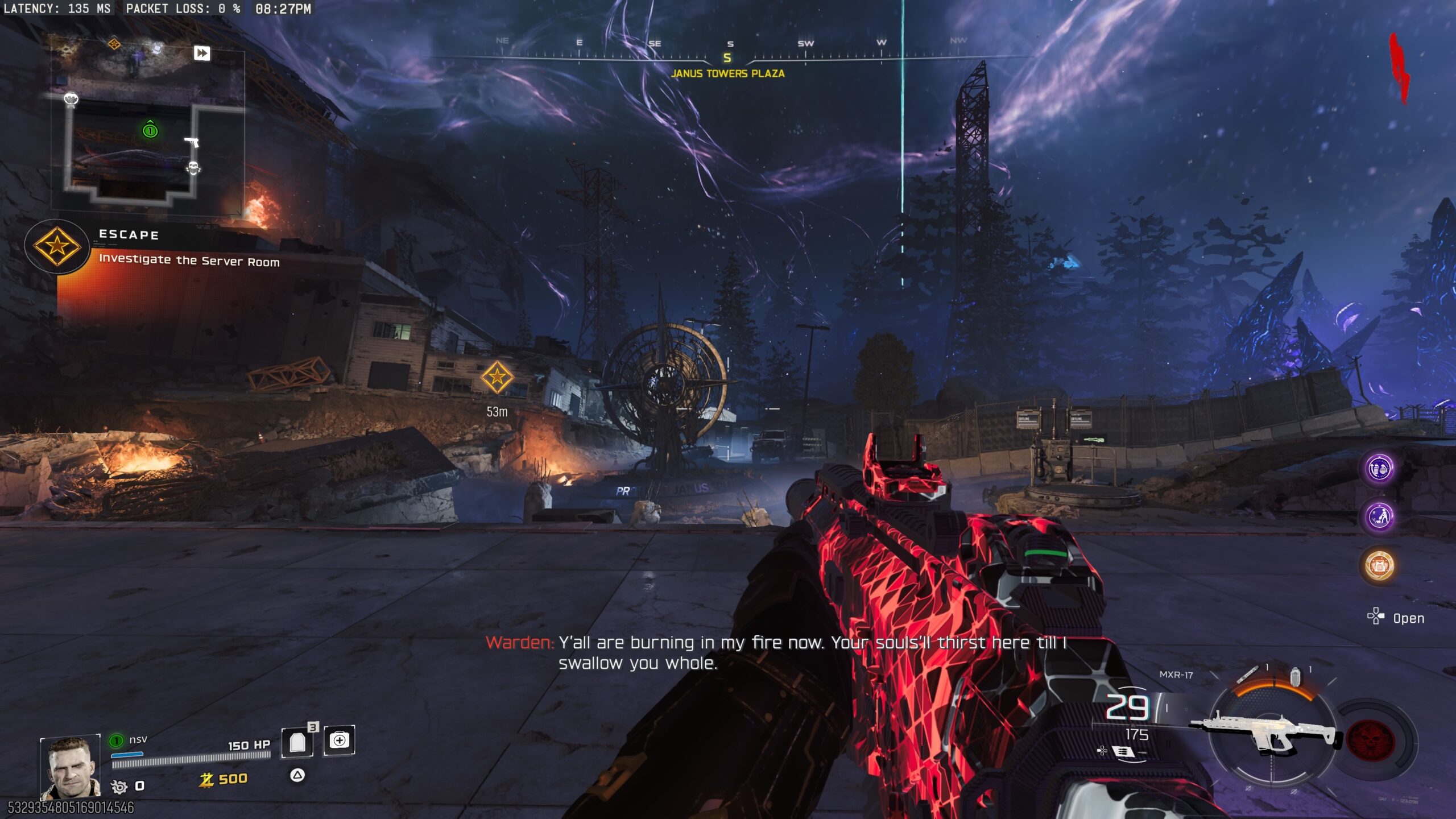Click the green player marker on the minimap
1456x819 pixels.
pyautogui.click(x=150, y=130)
